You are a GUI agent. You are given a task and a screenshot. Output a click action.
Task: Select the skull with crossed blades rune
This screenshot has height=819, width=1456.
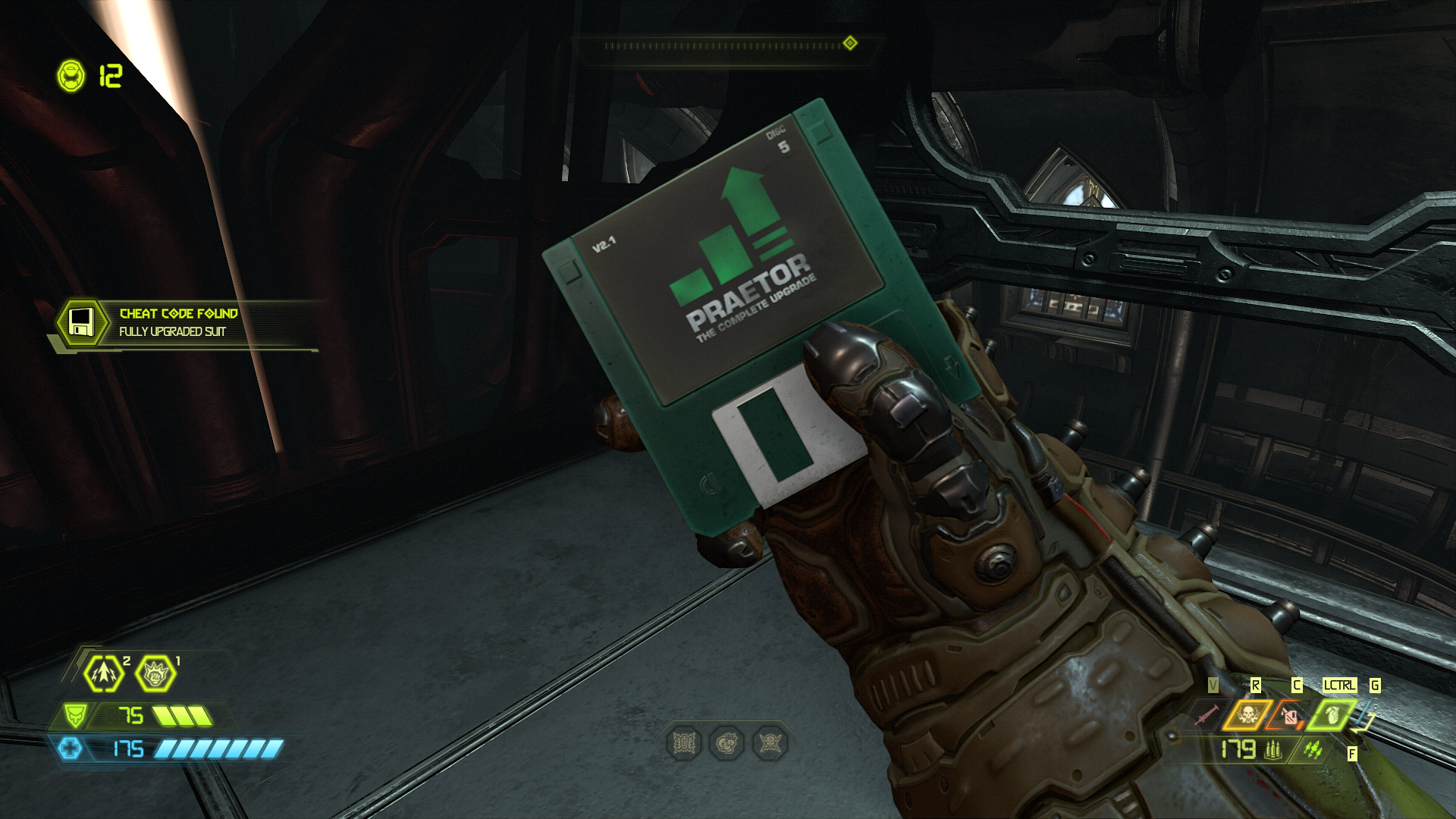(x=770, y=744)
